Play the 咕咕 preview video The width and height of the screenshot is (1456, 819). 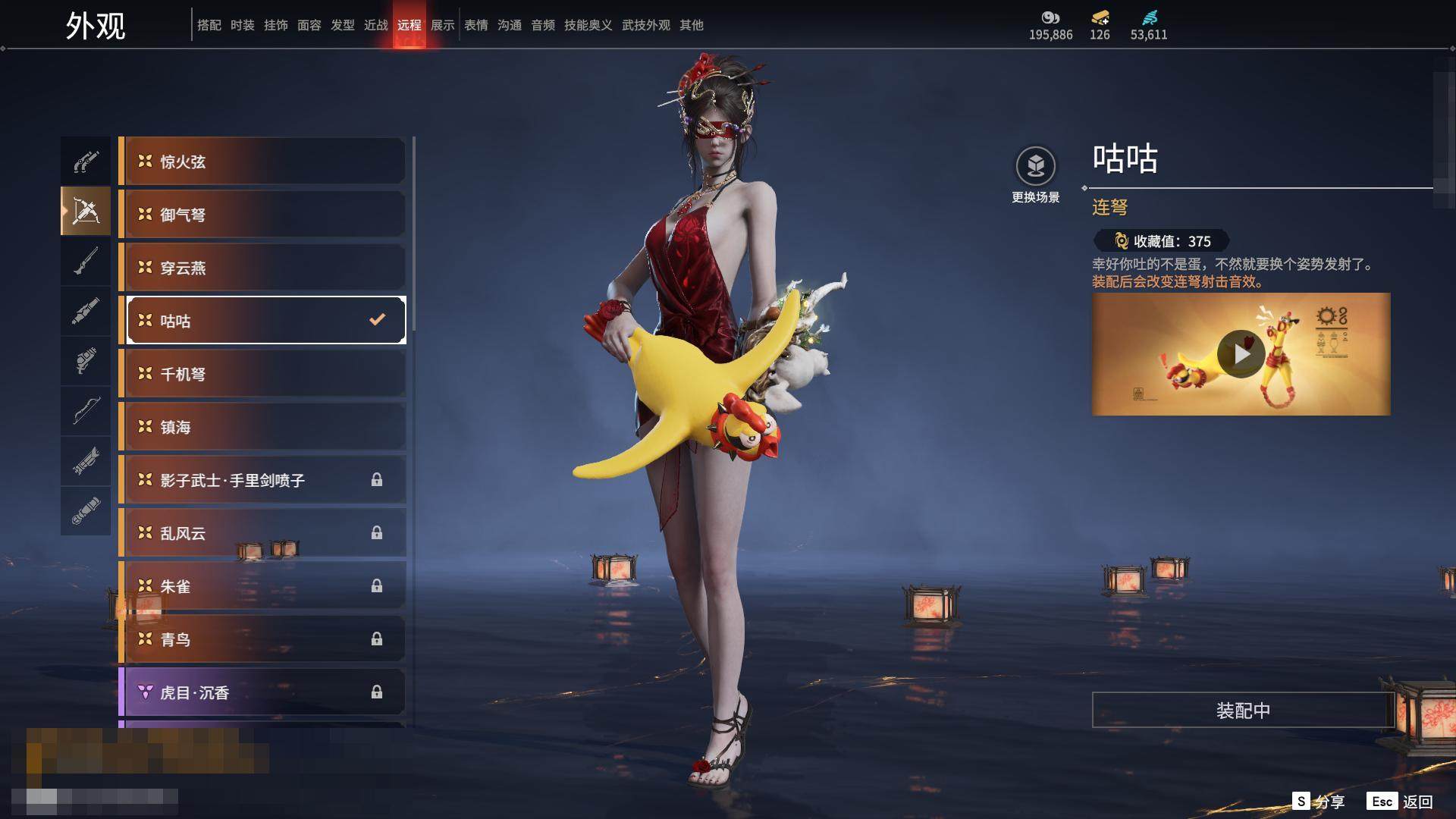(x=1241, y=354)
